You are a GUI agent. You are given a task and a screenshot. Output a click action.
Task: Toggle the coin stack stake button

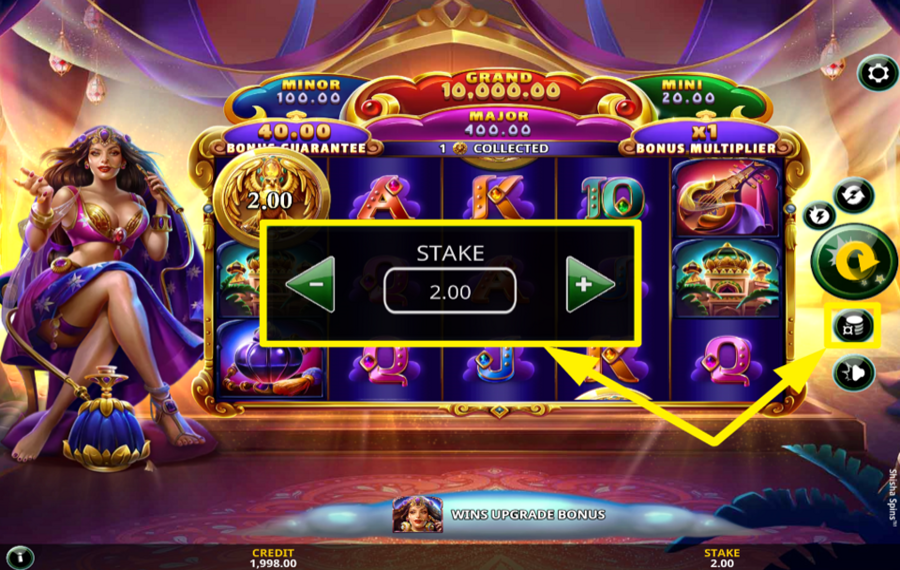pyautogui.click(x=855, y=325)
